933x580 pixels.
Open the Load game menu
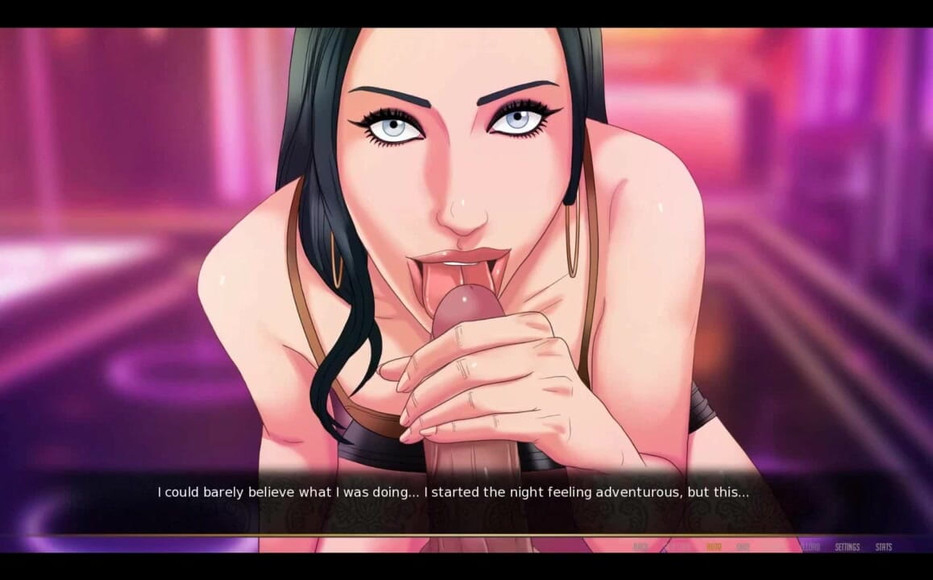click(812, 547)
